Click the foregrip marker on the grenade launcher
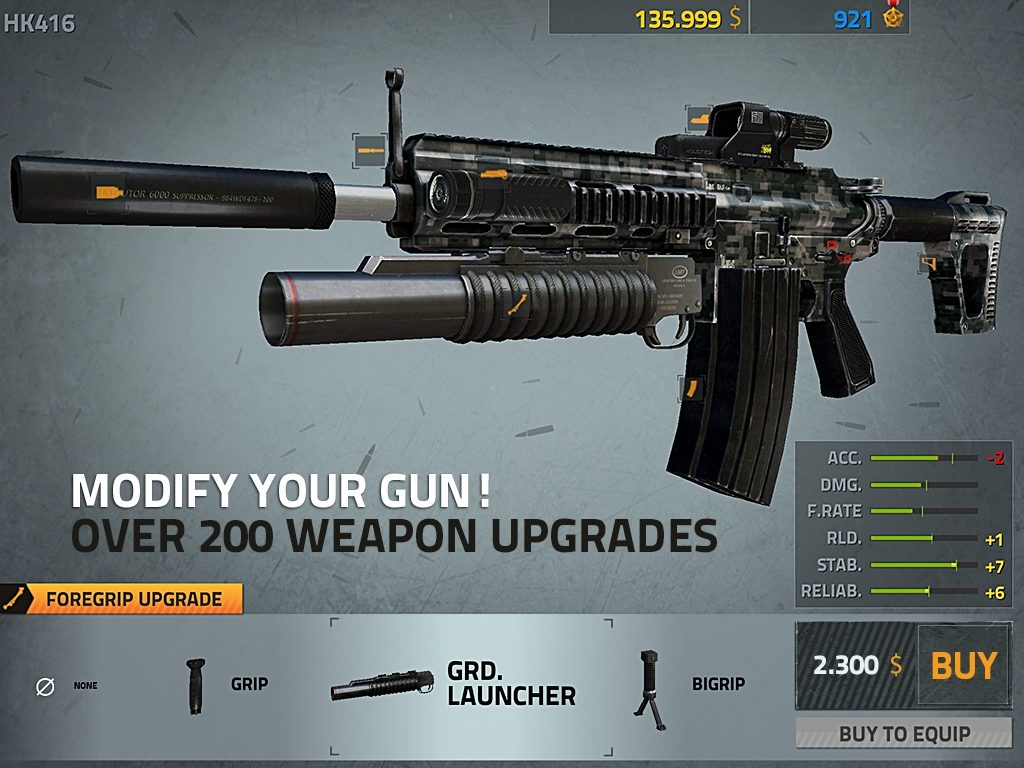 [x=517, y=304]
